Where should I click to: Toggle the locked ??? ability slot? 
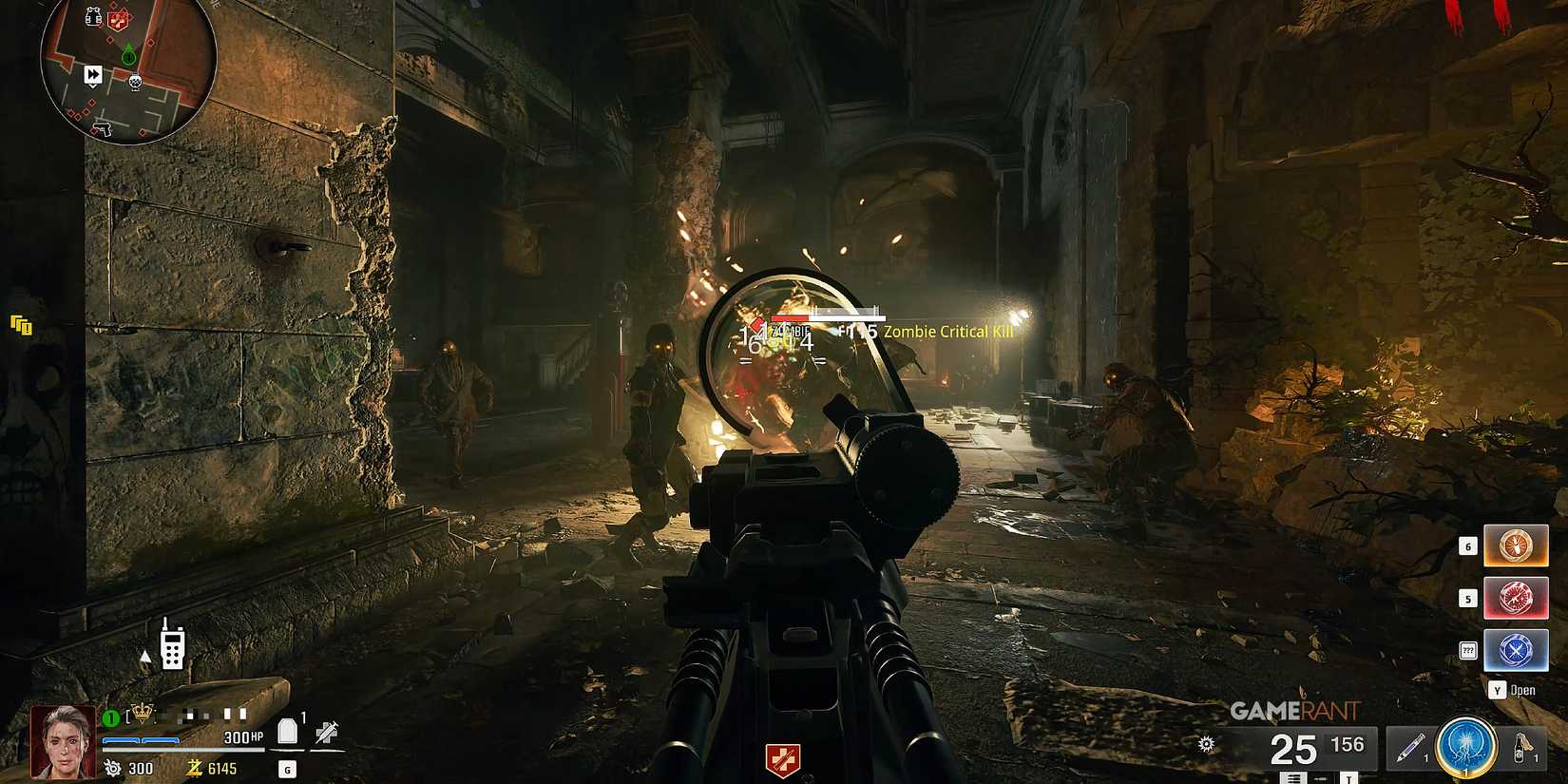pyautogui.click(x=1469, y=649)
